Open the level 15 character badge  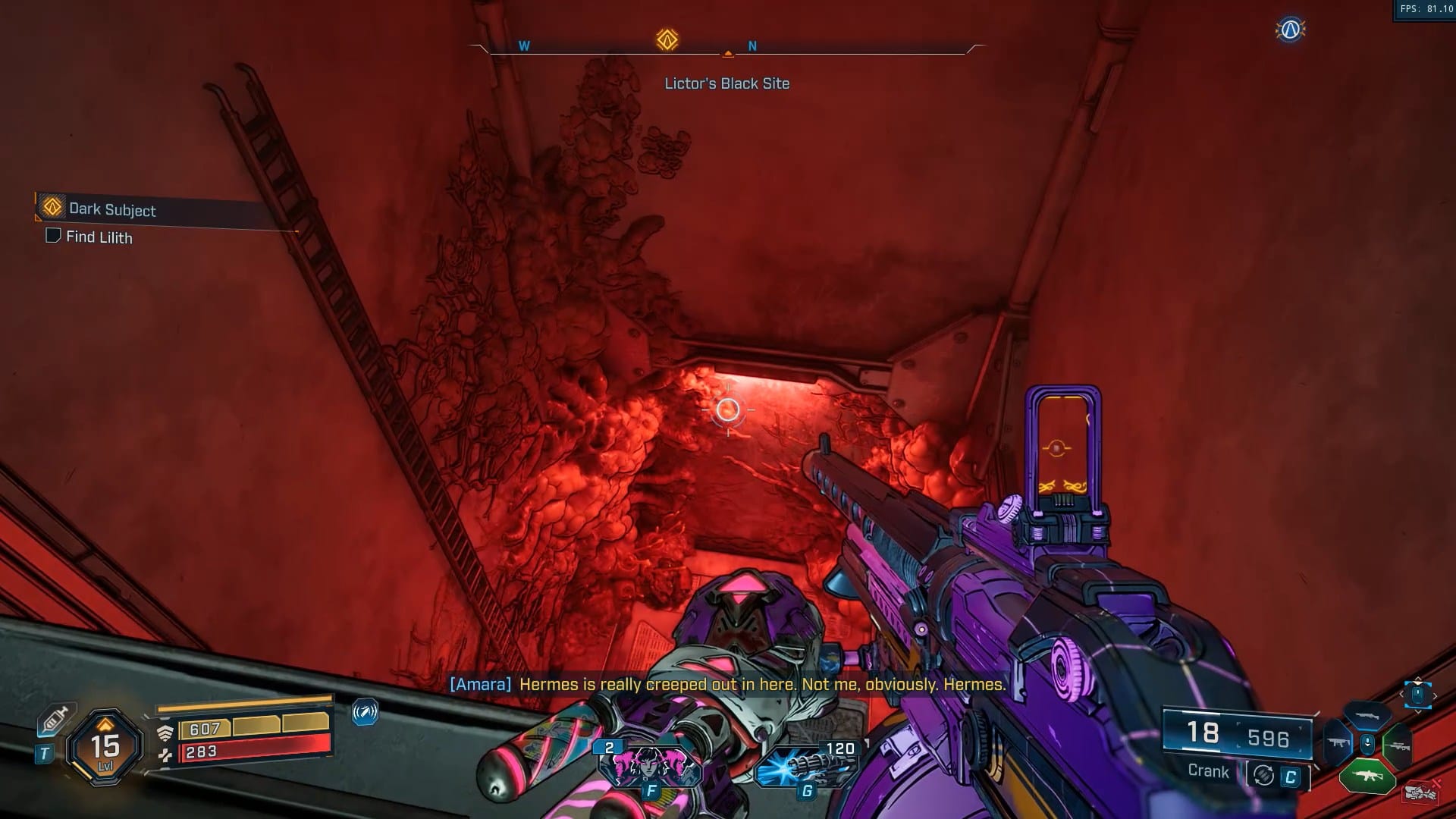pyautogui.click(x=105, y=747)
